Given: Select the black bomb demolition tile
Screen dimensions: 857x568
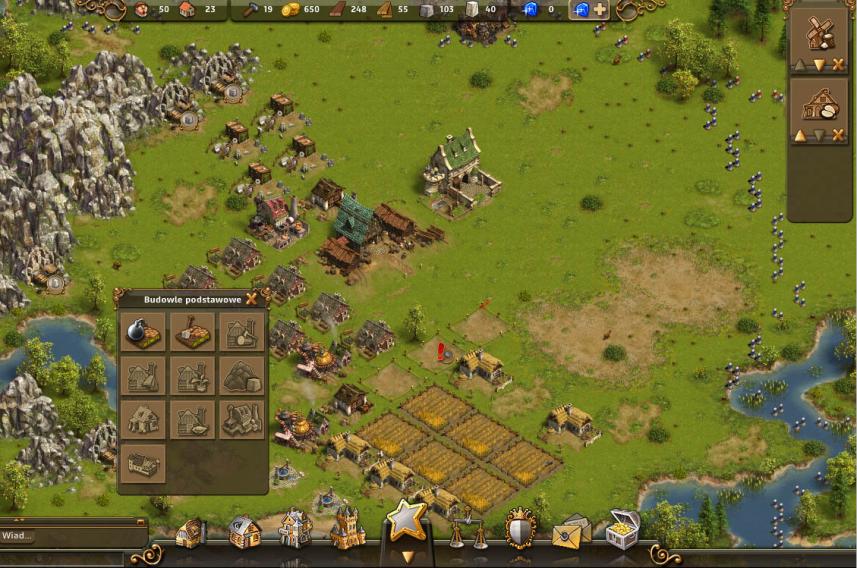Looking at the screenshot, I should (x=142, y=332).
